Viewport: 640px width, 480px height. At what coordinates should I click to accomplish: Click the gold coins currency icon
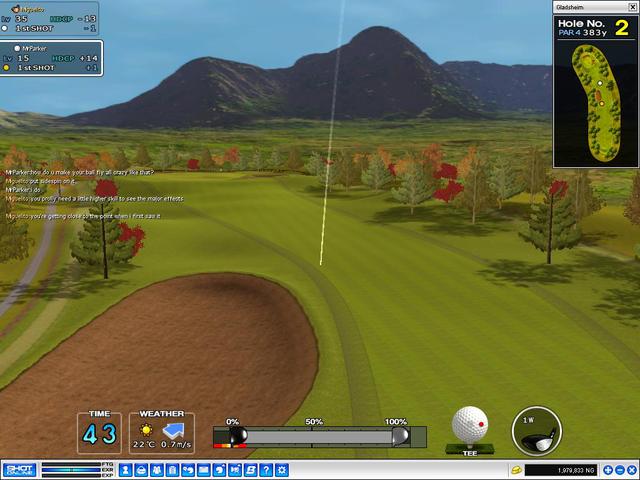[516, 470]
